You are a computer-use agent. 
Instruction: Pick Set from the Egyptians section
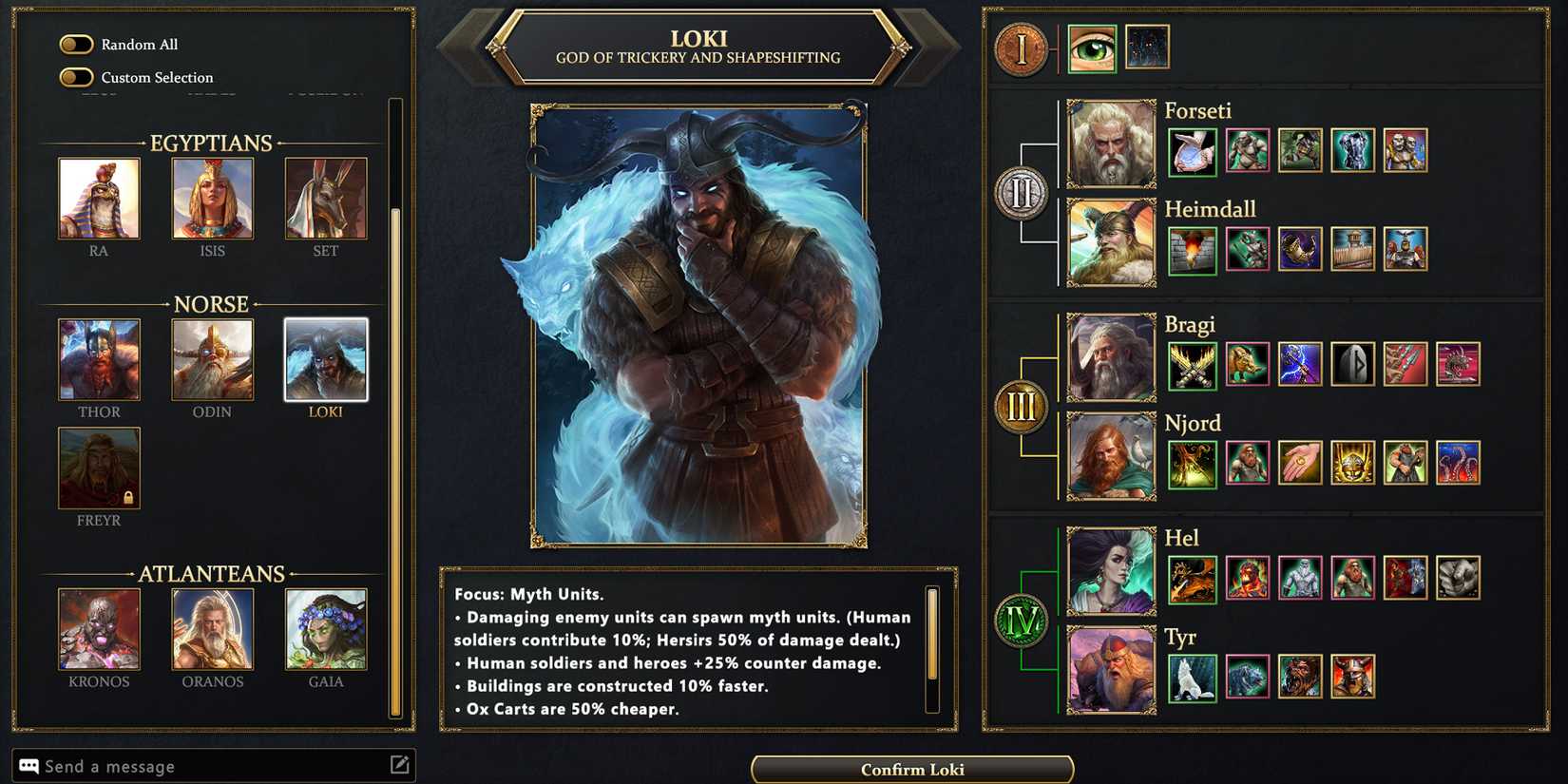[x=325, y=199]
